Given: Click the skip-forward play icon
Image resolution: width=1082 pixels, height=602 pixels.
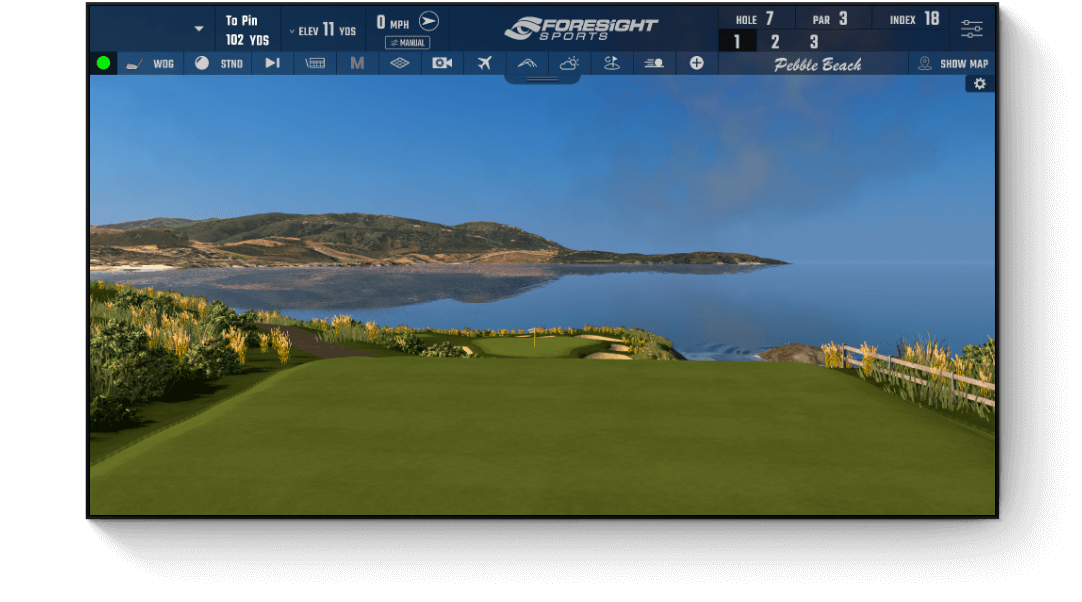Looking at the screenshot, I should coord(272,63).
